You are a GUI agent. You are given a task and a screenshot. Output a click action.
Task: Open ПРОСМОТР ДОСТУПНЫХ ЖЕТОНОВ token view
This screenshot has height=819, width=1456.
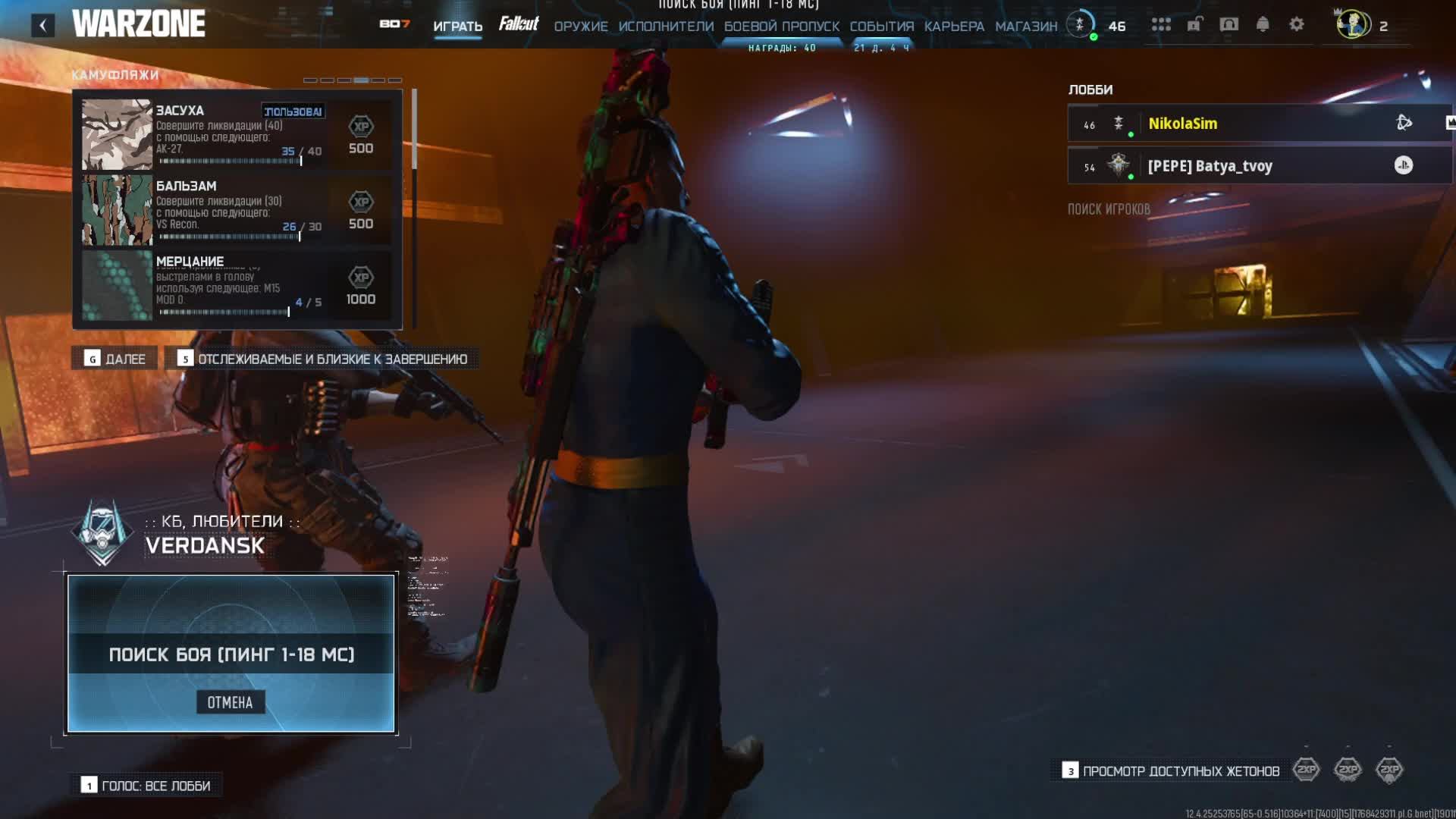tap(1172, 771)
